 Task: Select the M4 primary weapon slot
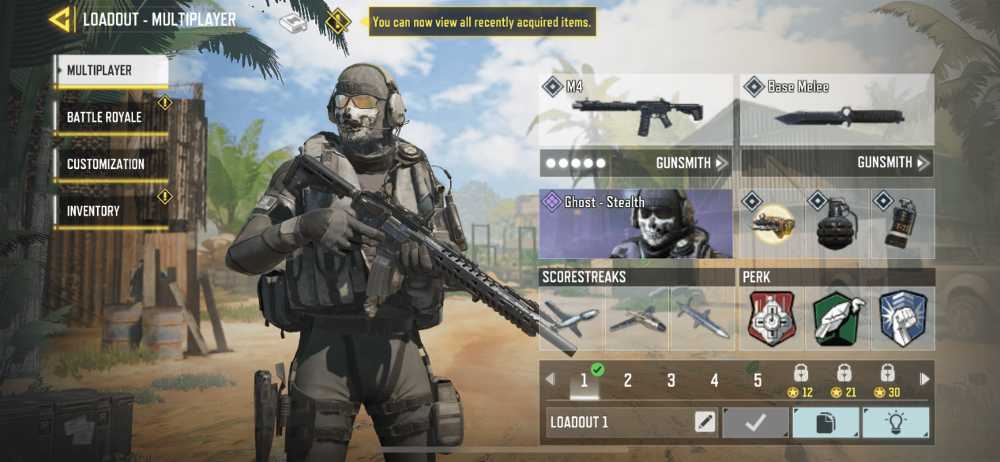pyautogui.click(x=636, y=110)
